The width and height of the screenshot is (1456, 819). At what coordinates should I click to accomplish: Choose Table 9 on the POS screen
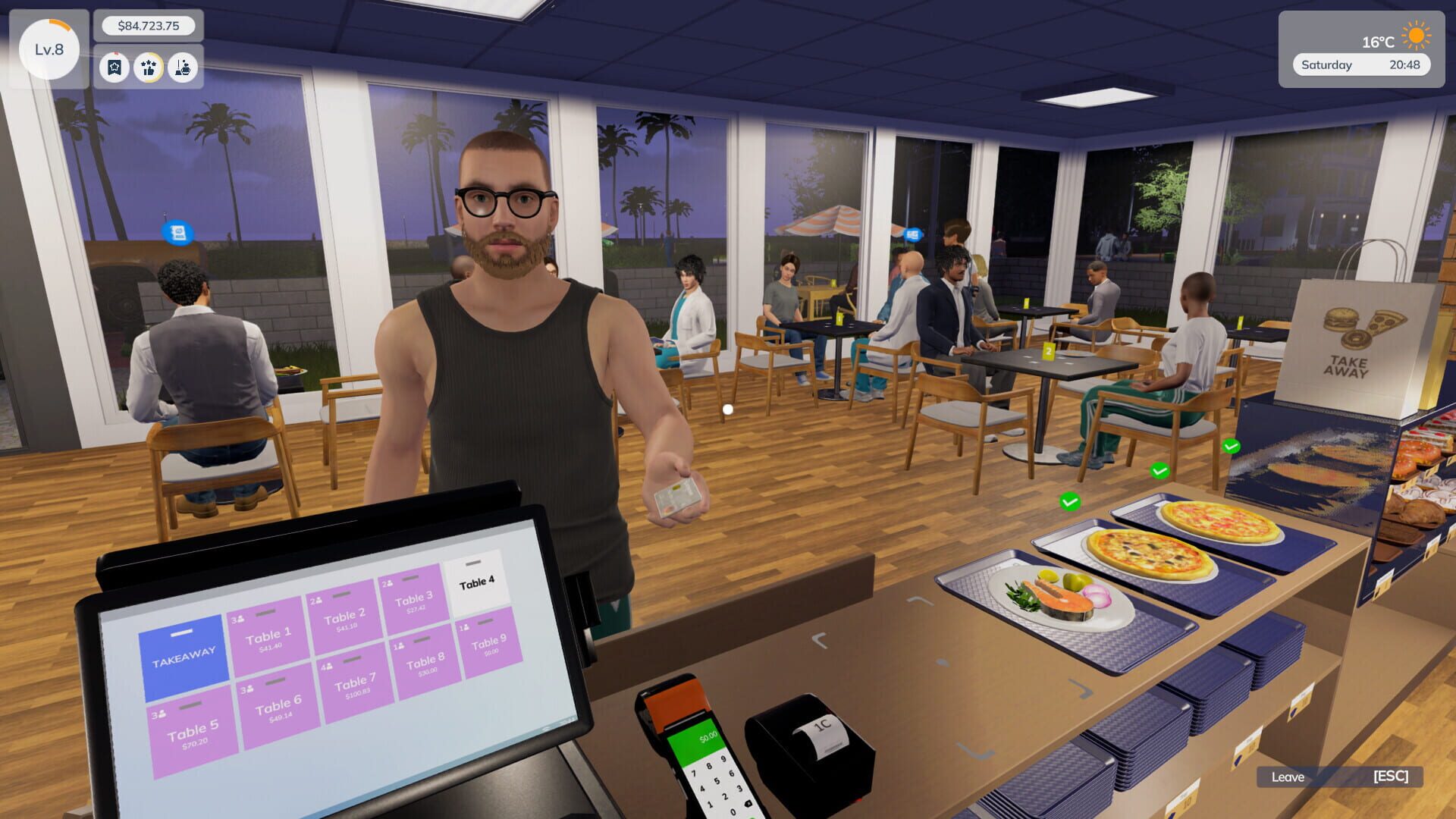(488, 644)
